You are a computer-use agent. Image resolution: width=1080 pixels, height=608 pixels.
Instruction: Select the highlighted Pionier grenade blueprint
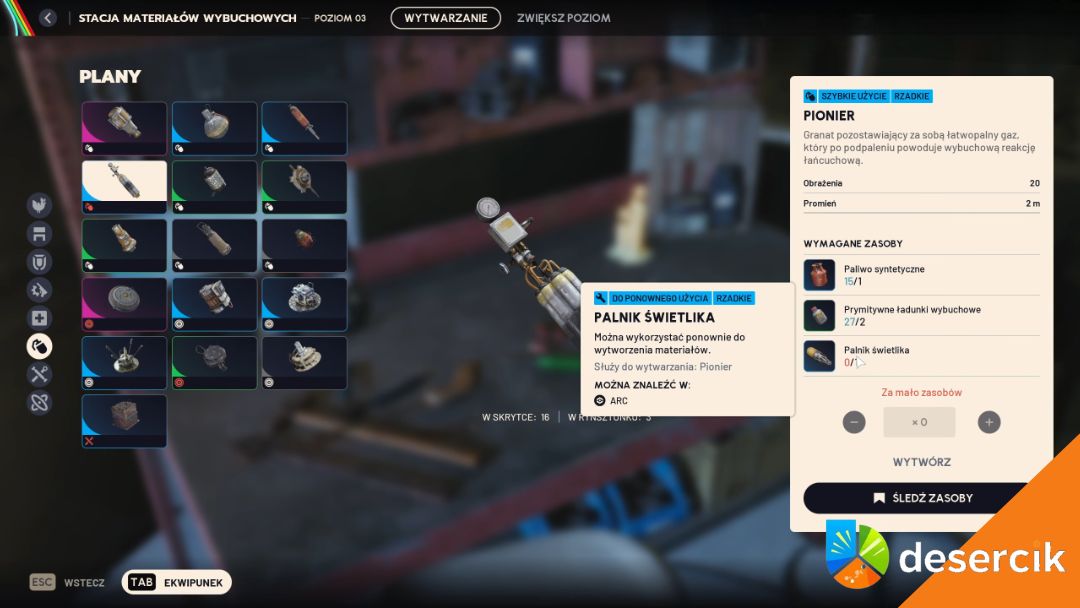[x=124, y=187]
